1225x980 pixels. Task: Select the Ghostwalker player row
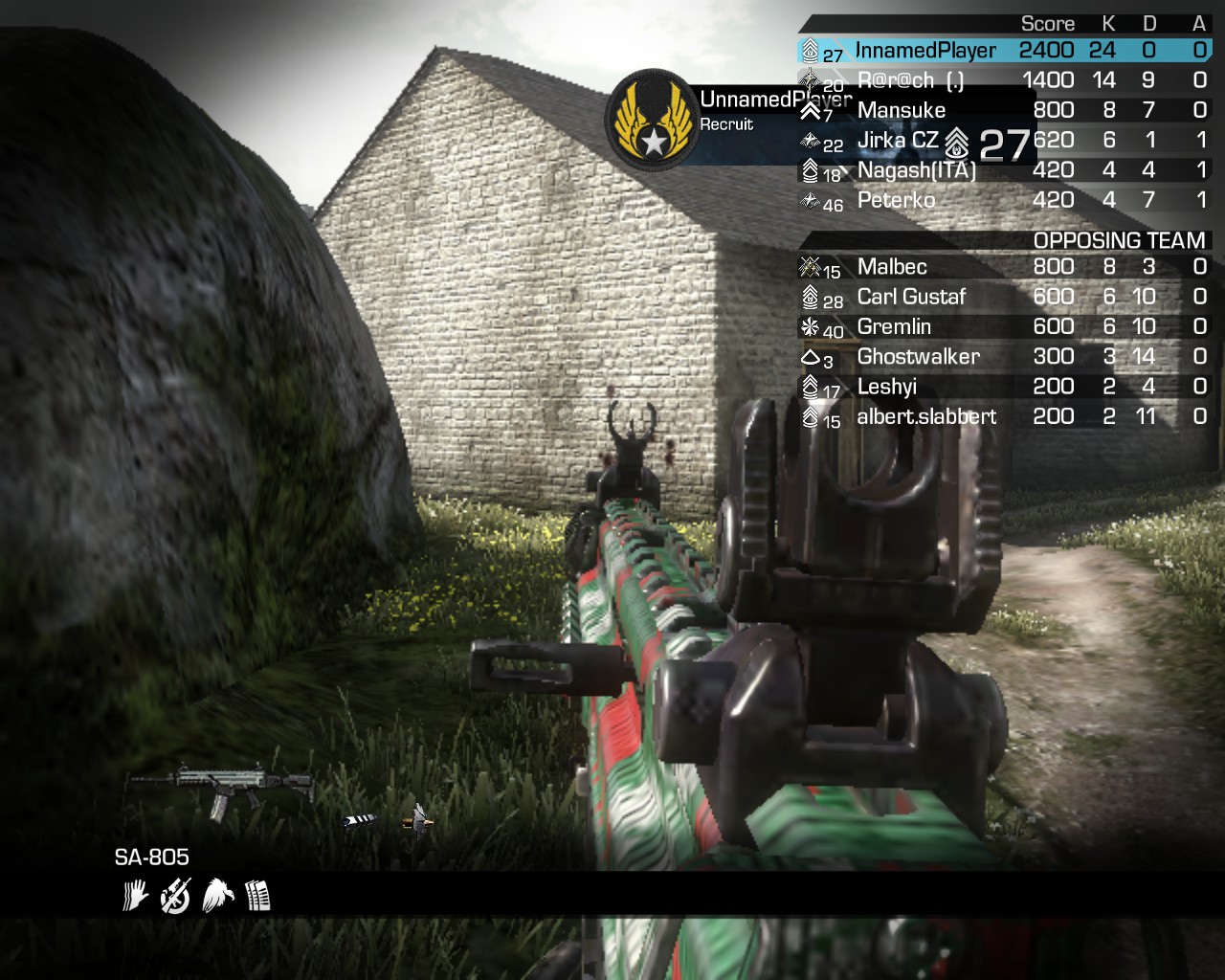pyautogui.click(x=918, y=357)
